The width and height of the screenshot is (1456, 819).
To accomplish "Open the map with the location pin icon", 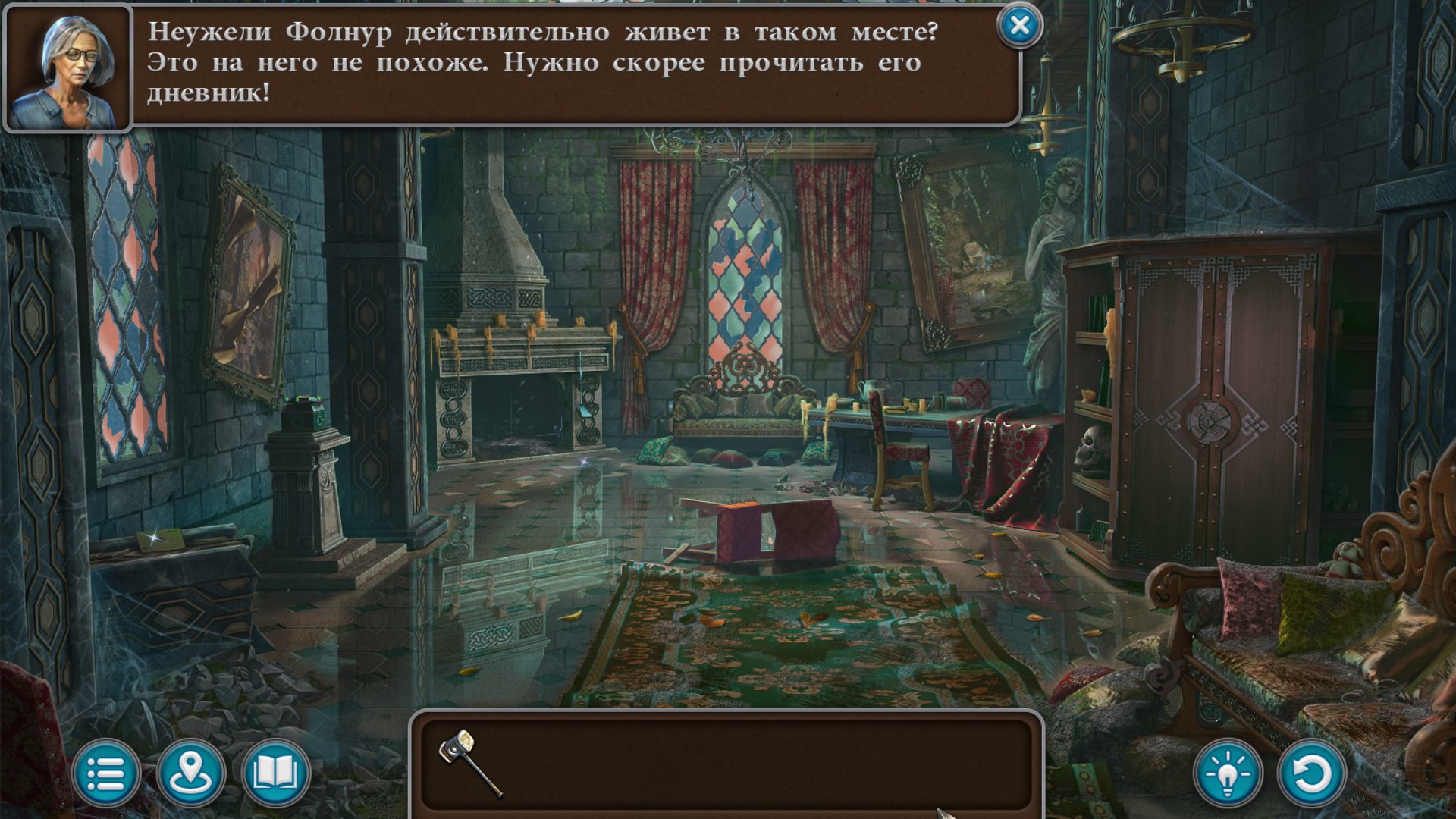I will coord(190,774).
